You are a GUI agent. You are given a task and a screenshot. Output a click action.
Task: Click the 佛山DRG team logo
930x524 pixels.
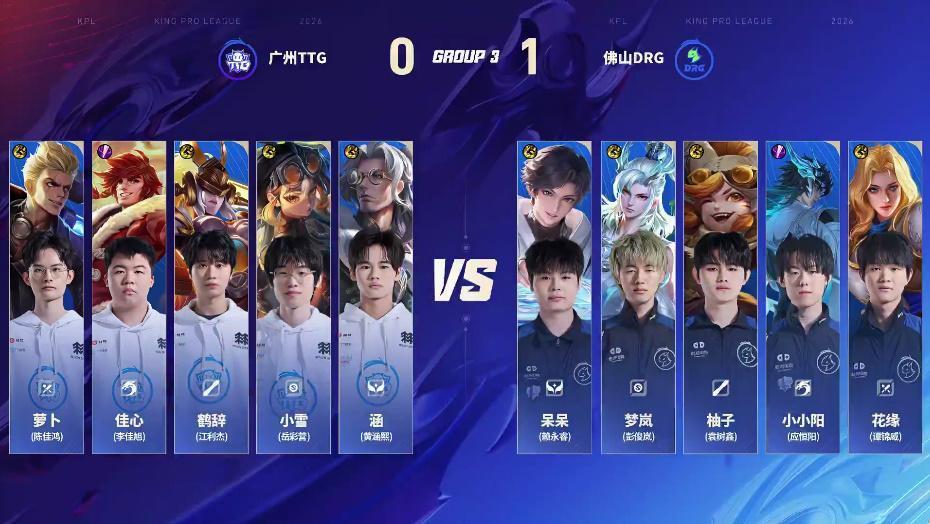(x=692, y=58)
